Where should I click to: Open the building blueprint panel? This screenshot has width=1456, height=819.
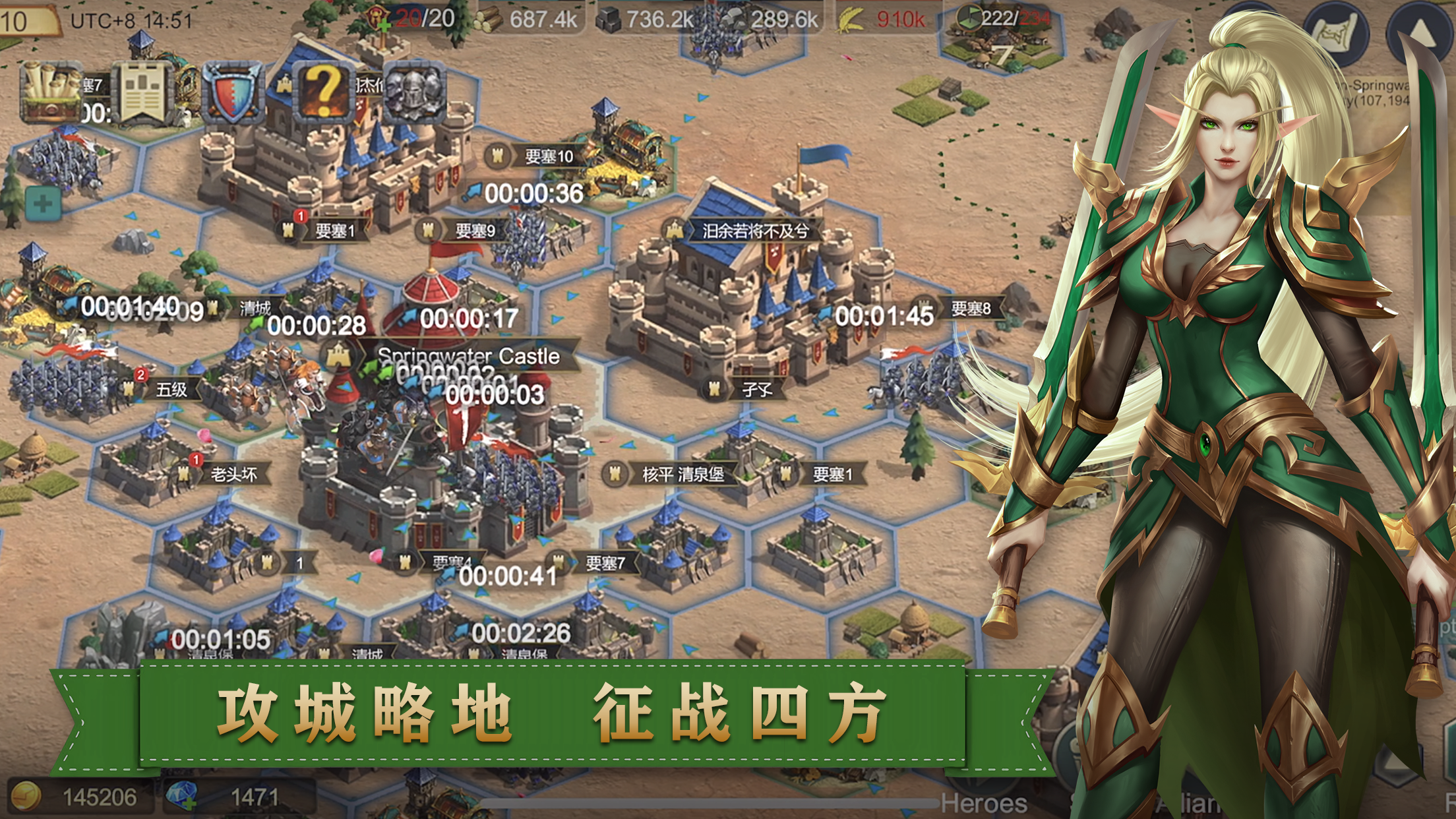pyautogui.click(x=142, y=92)
